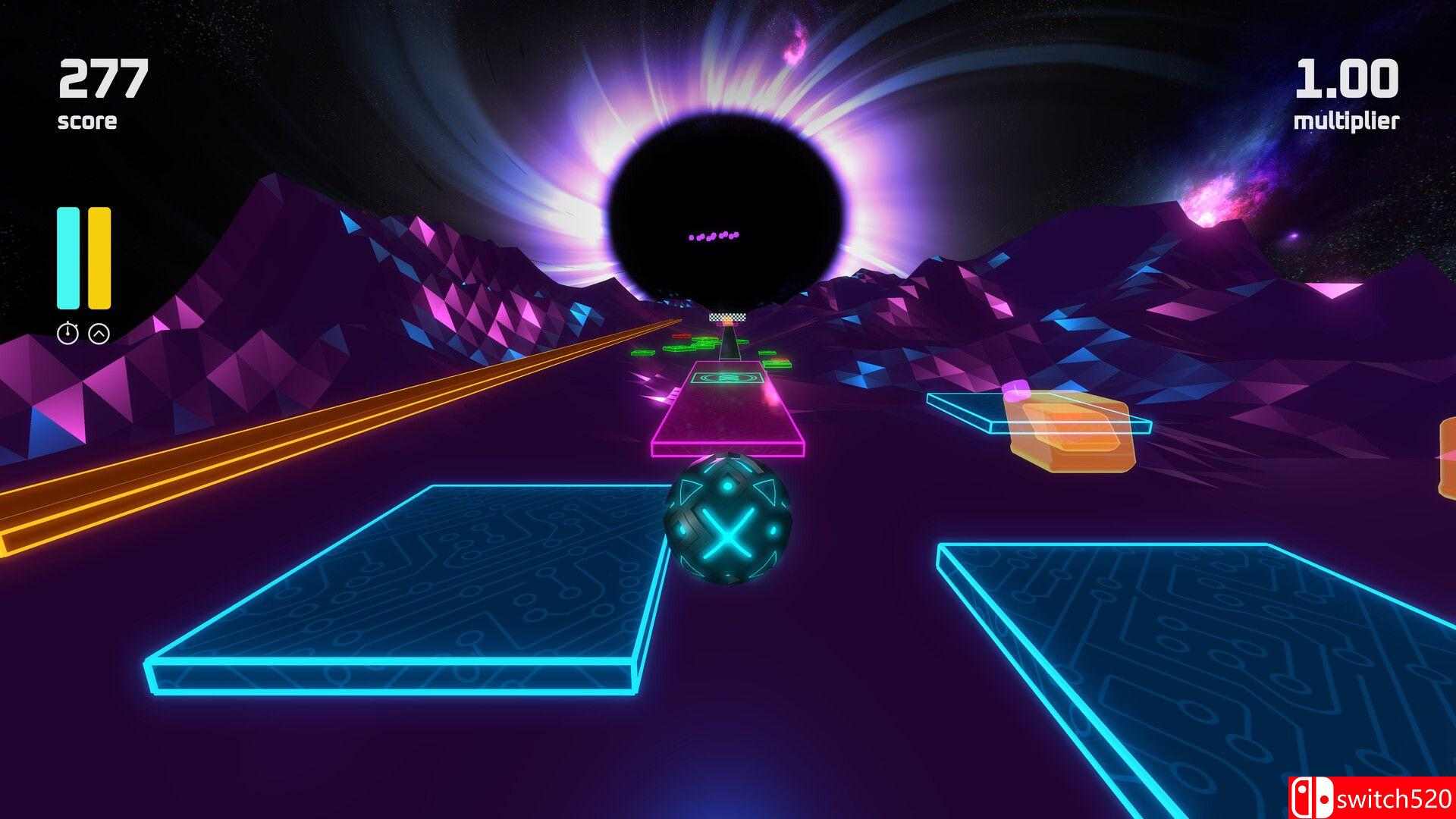Screen dimensions: 1456x819
Task: Click the green speed-boost pad on the pink platform
Action: [728, 378]
